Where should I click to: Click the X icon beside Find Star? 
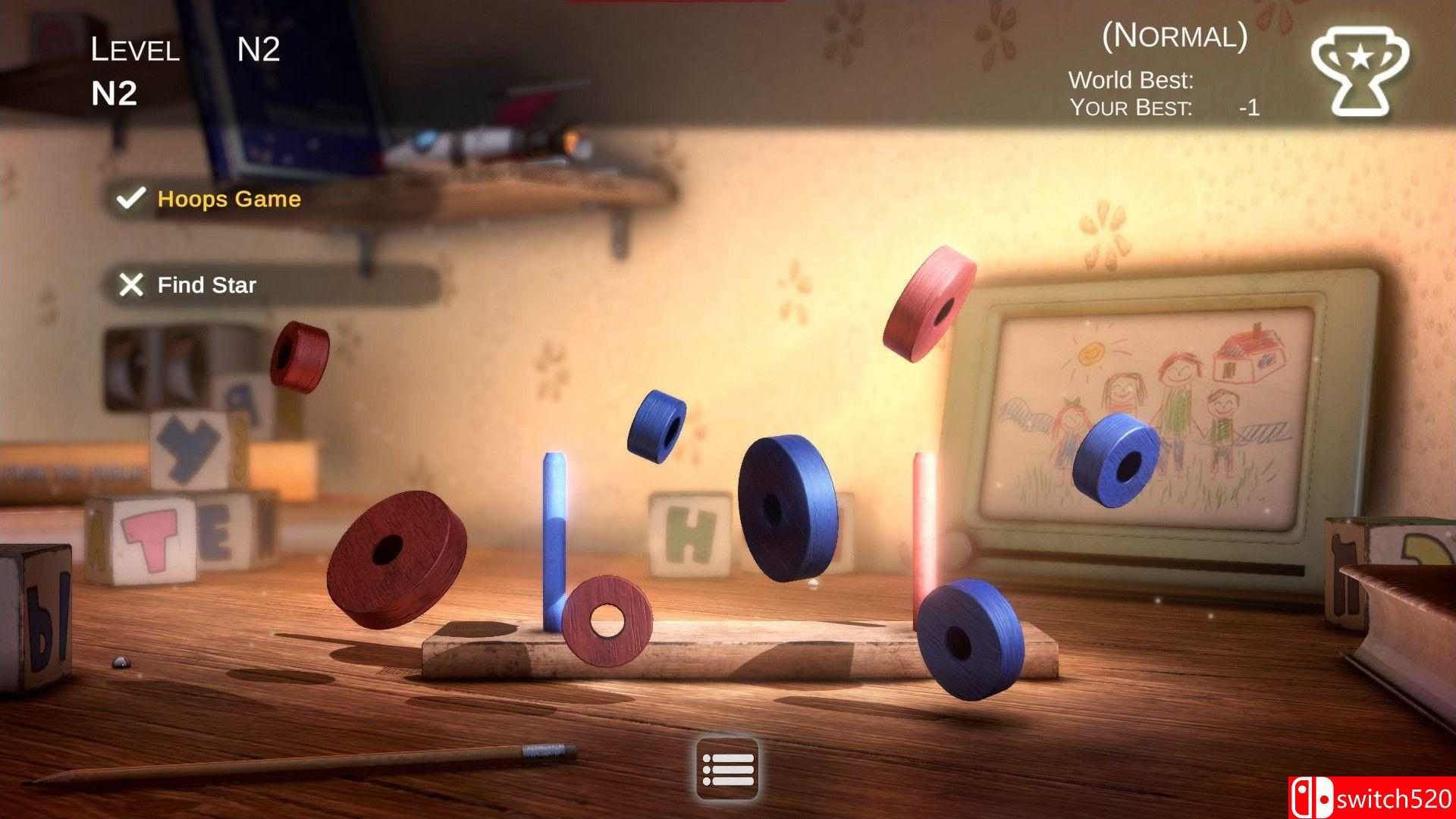tap(132, 286)
